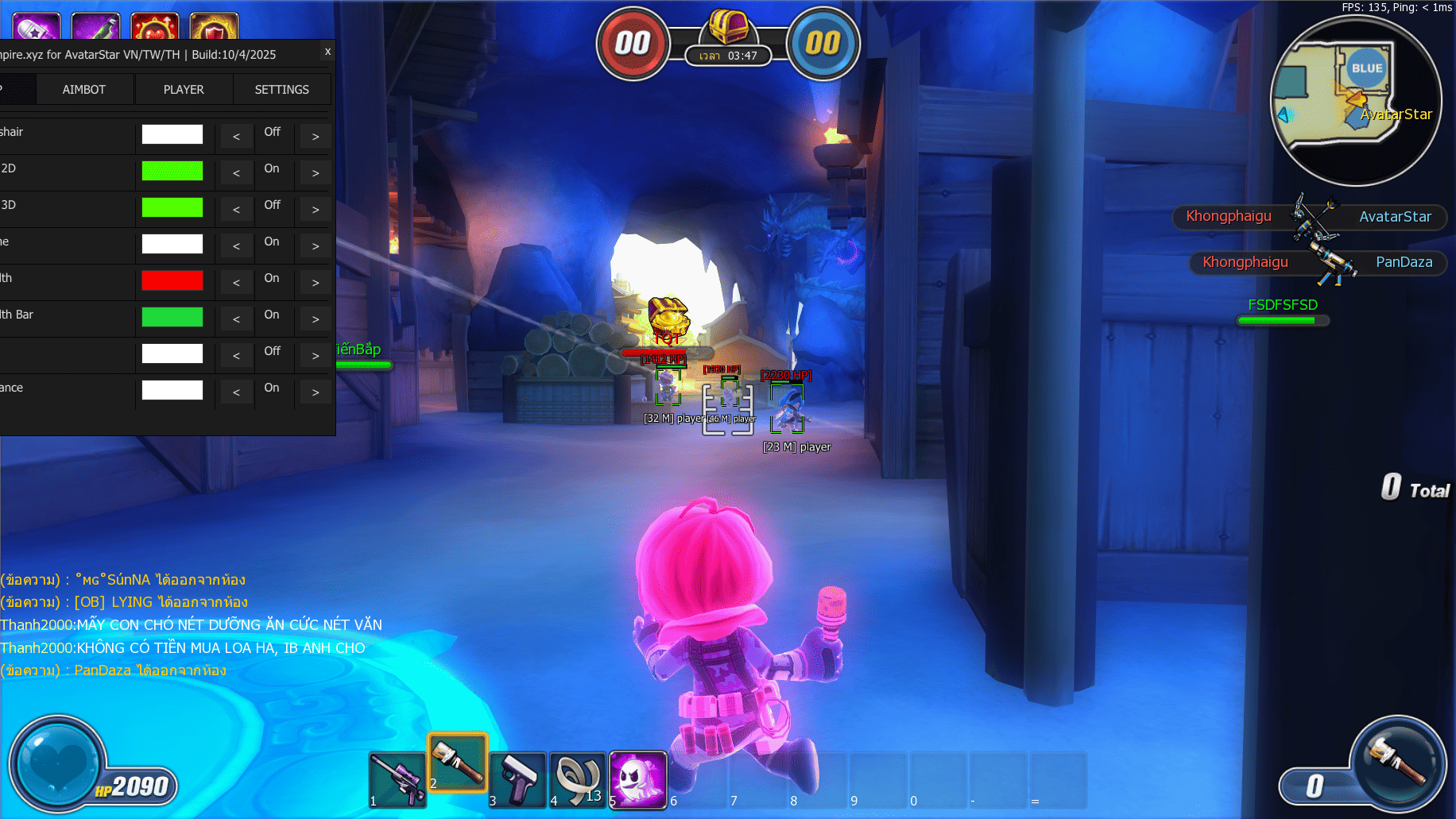This screenshot has height=819, width=1456.
Task: Select the horn item in slot 4
Action: click(578, 779)
